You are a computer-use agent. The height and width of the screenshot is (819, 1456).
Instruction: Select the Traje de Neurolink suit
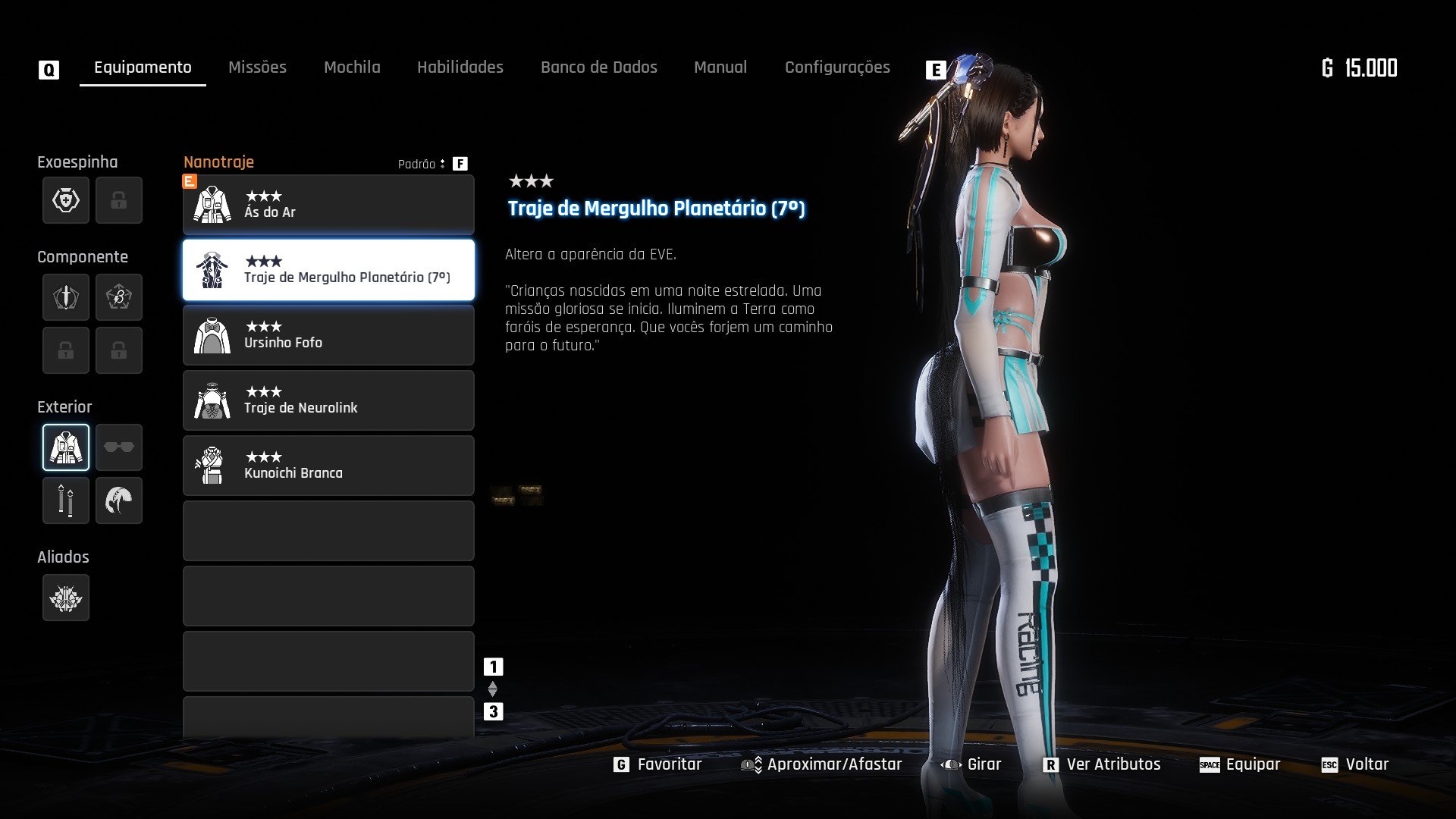[x=328, y=400]
